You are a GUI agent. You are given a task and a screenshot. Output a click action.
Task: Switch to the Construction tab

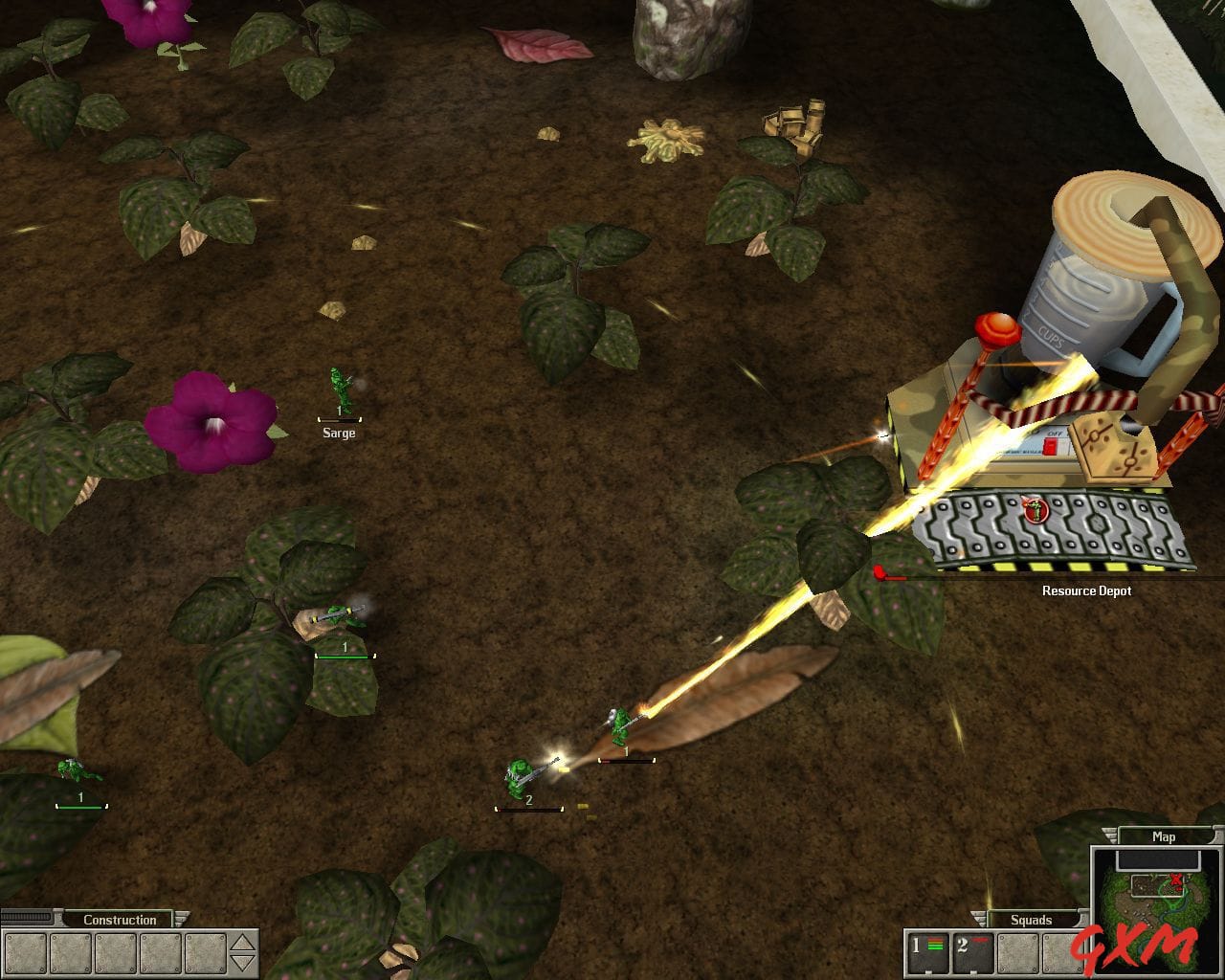pos(120,919)
